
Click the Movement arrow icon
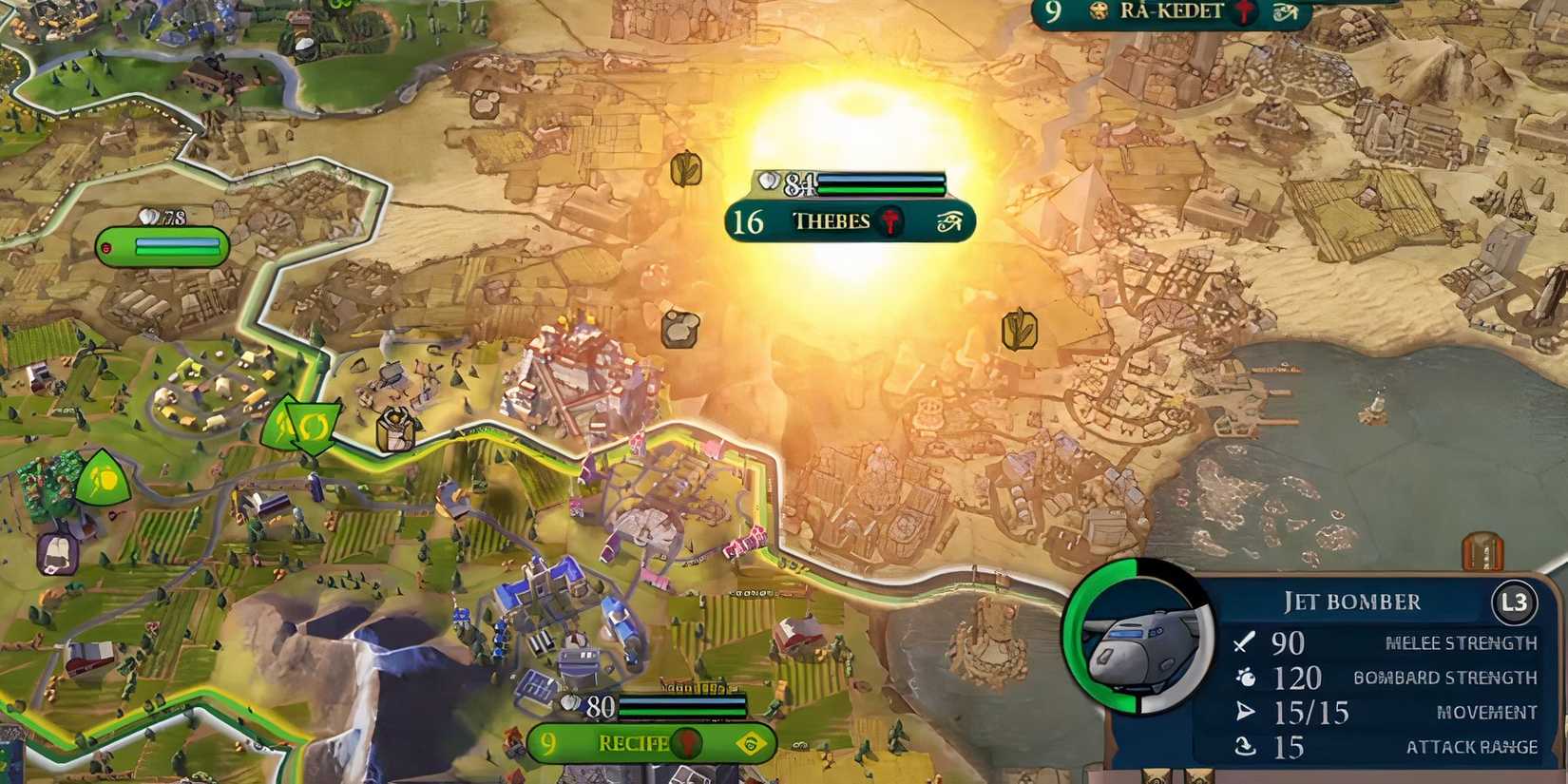click(x=1243, y=711)
